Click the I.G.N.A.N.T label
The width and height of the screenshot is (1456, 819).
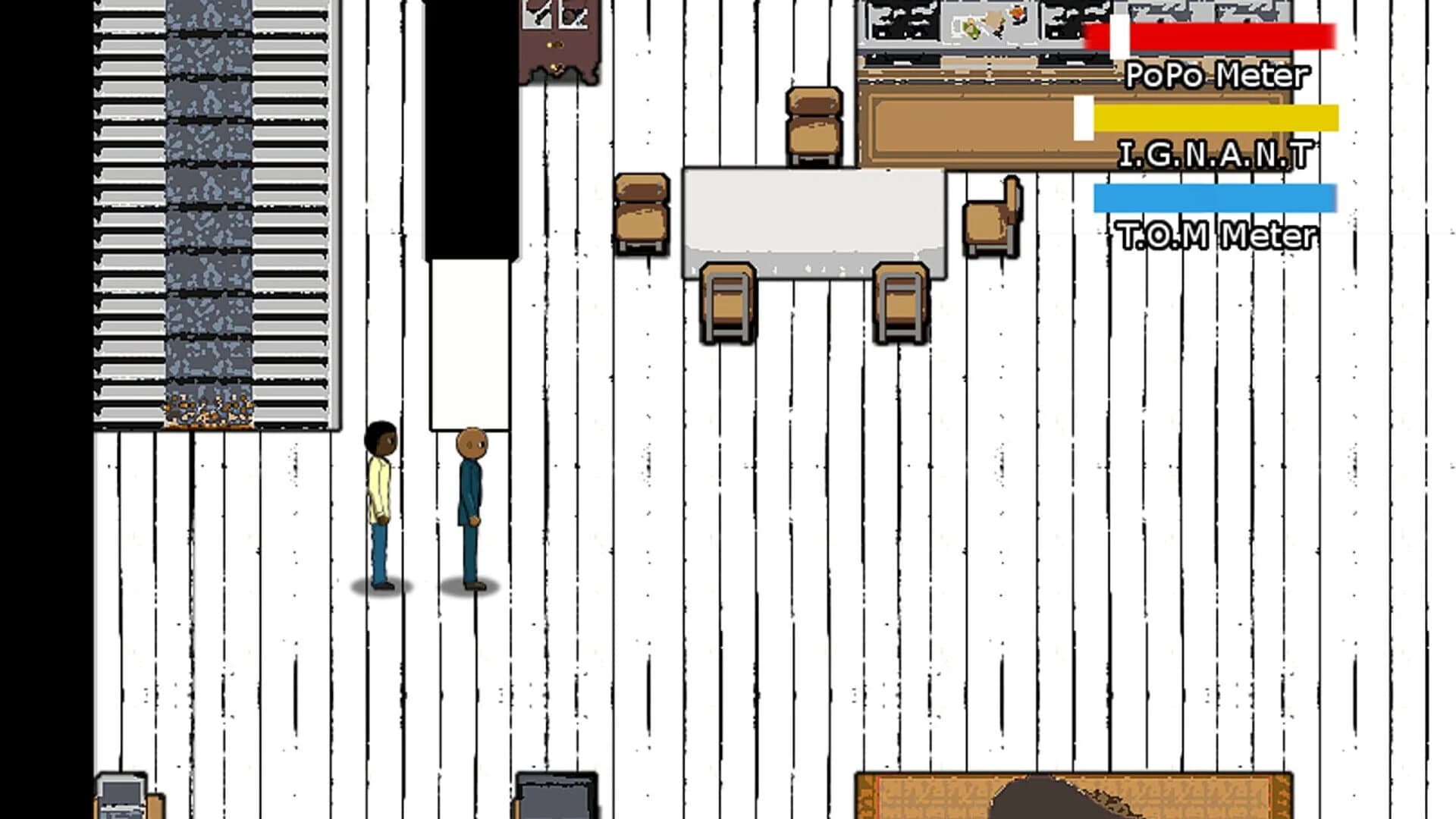click(1216, 155)
